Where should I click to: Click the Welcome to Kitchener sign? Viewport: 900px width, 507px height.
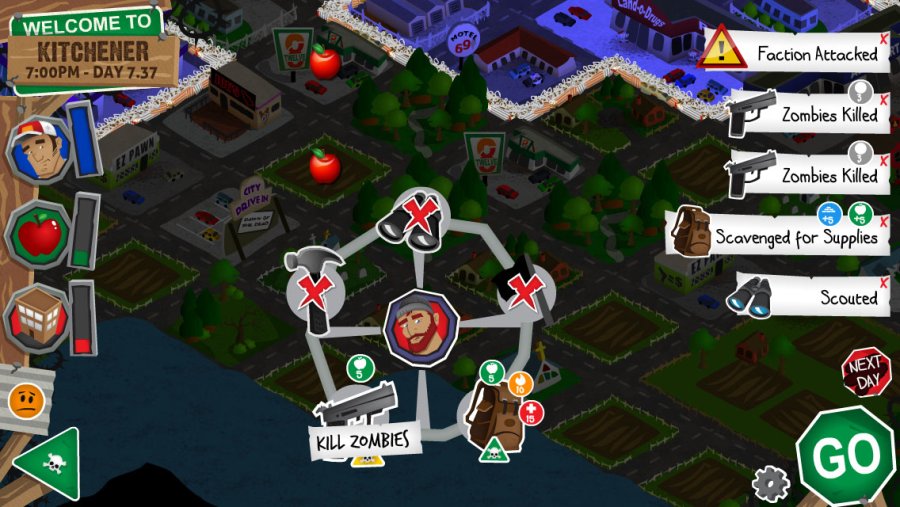[92, 48]
